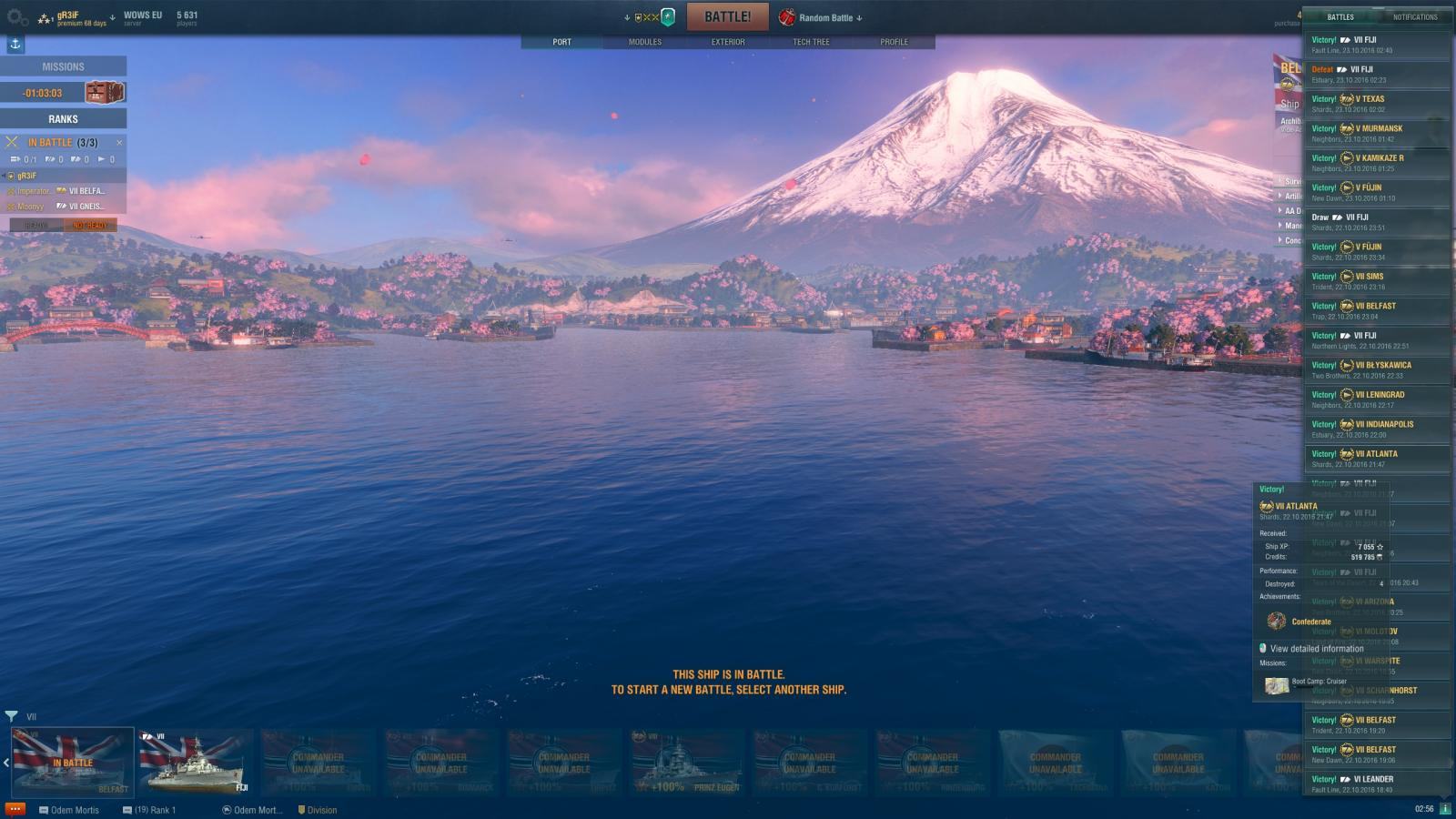This screenshot has height=819, width=1456.
Task: Open the ship carousel filter
Action: (x=11, y=716)
